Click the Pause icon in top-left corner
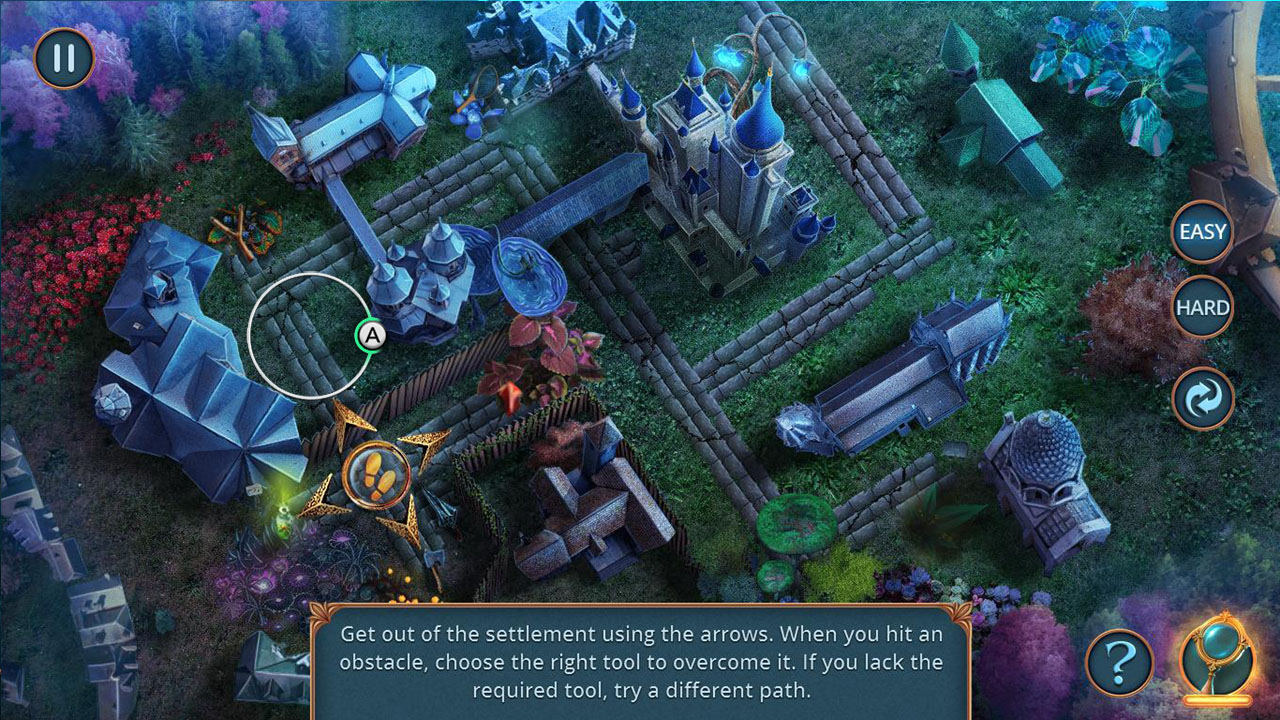The image size is (1280, 720). tap(62, 58)
